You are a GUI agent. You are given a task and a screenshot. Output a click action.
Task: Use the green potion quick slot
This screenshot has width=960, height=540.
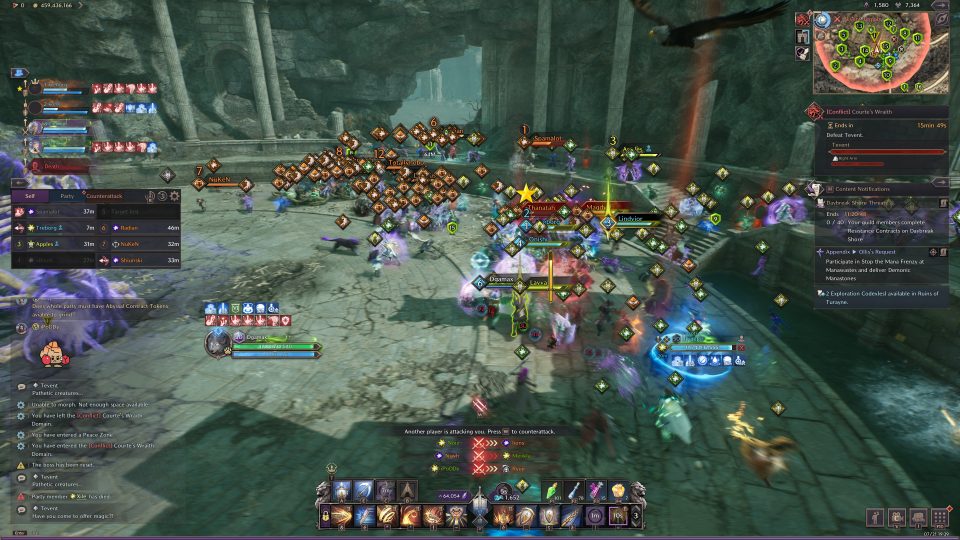[x=551, y=490]
